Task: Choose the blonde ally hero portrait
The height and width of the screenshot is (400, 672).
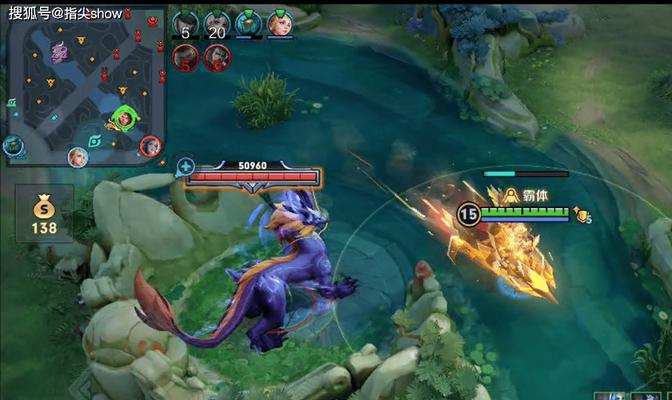Action: click(x=278, y=24)
